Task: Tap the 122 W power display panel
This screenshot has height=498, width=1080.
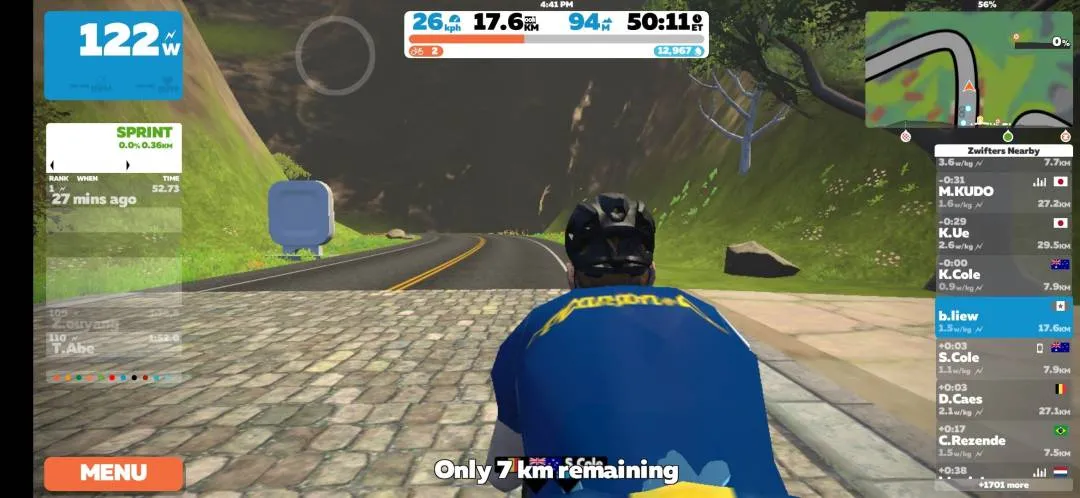Action: (113, 55)
